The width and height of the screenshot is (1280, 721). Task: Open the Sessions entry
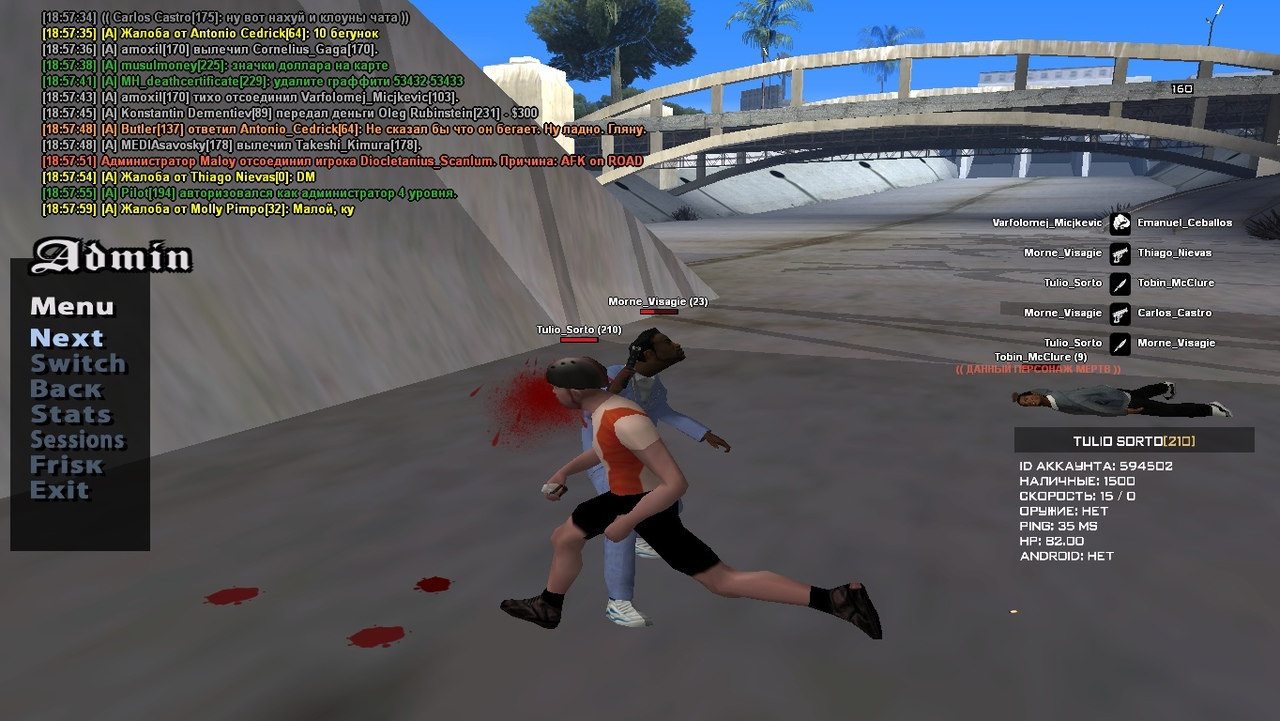click(77, 440)
